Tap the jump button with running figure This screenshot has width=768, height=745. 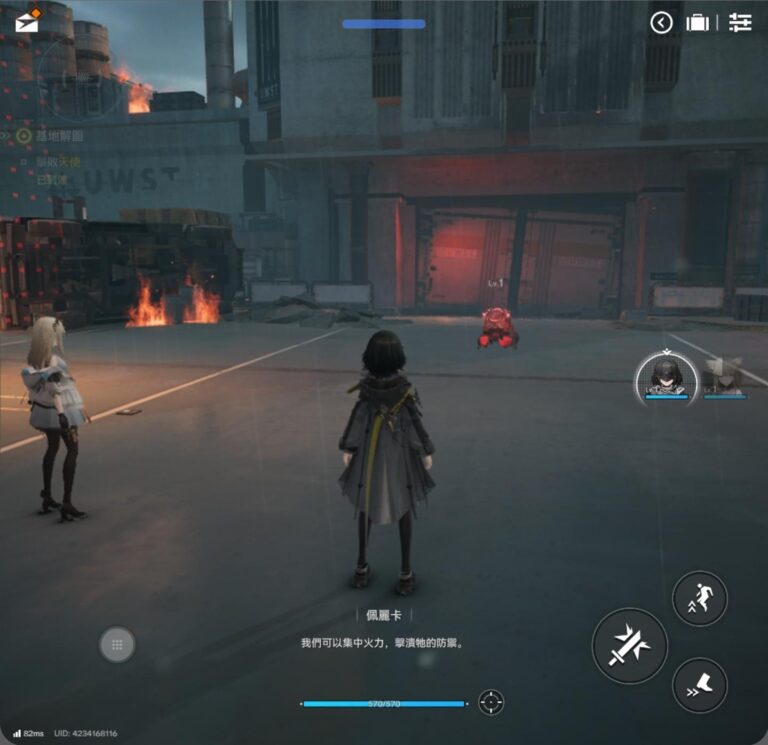point(700,598)
